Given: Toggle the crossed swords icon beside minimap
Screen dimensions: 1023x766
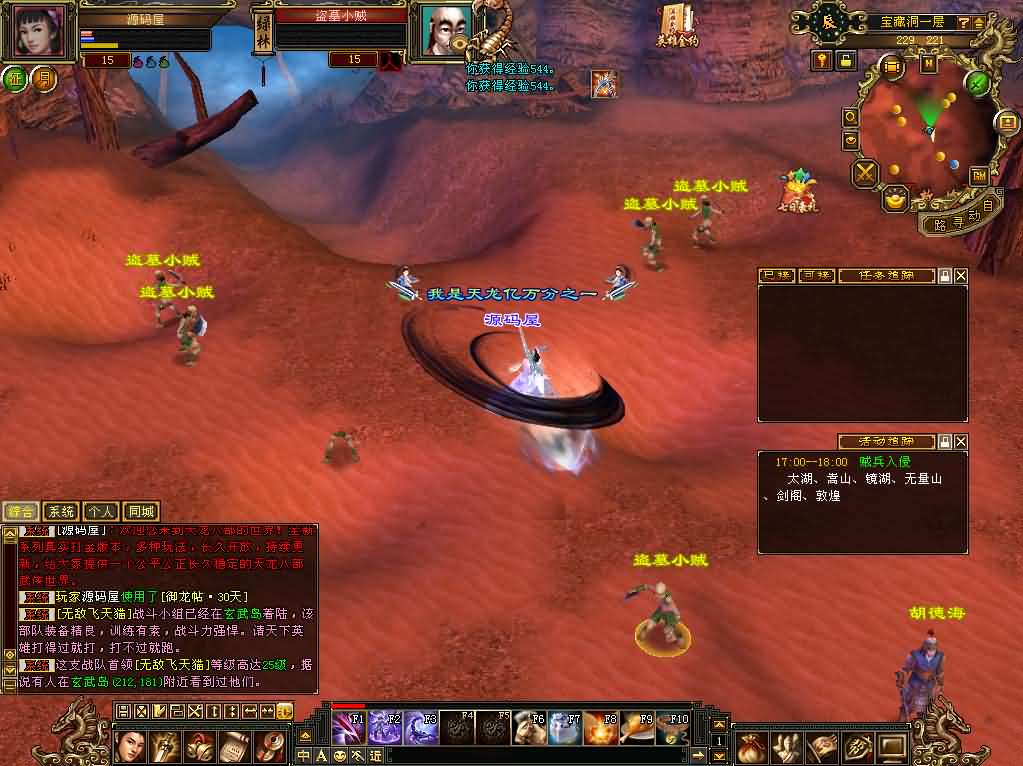Looking at the screenshot, I should coord(864,173).
